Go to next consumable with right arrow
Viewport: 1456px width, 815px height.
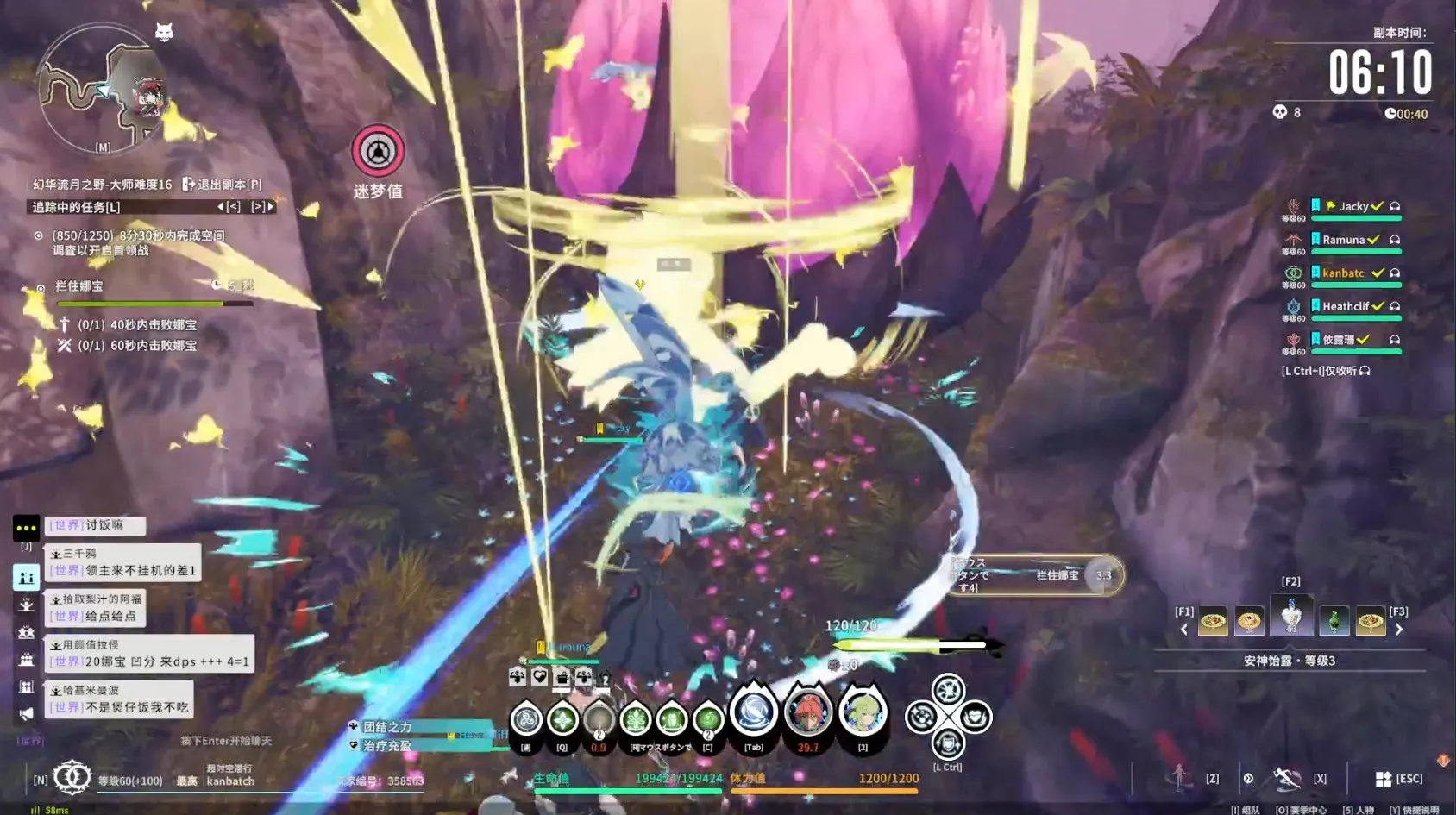point(1399,630)
